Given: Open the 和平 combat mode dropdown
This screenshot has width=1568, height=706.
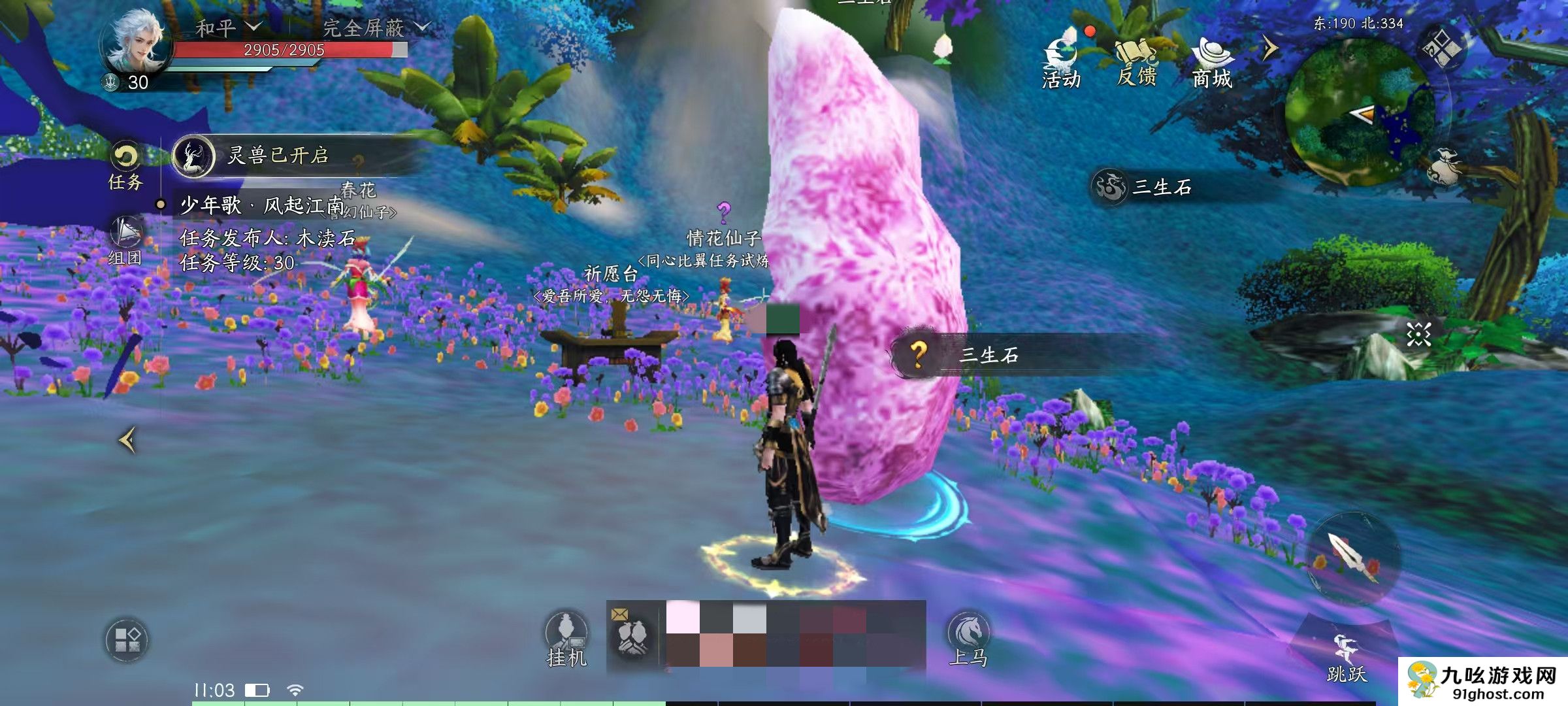Looking at the screenshot, I should coord(229,27).
